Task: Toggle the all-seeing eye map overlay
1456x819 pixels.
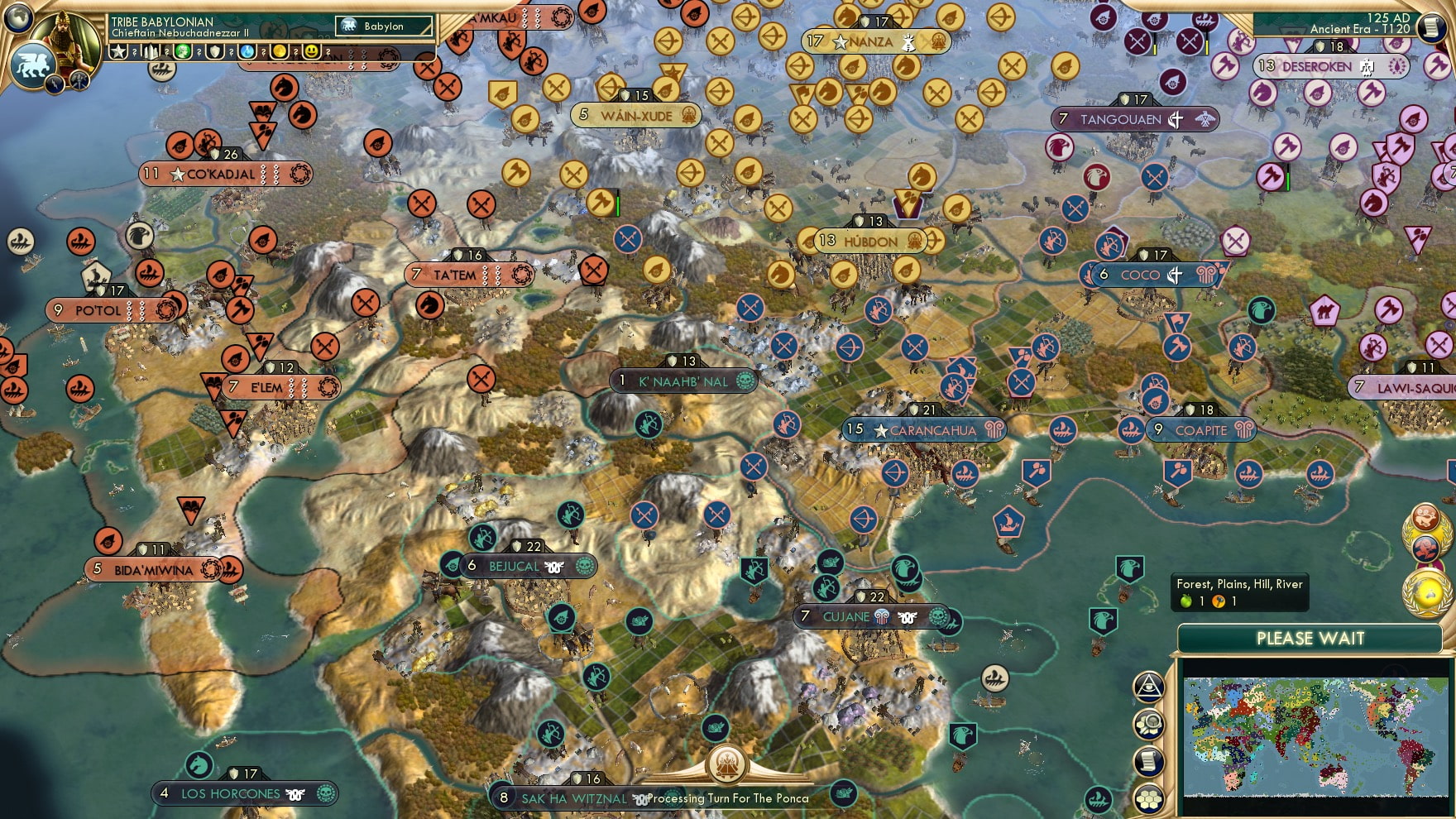Action: [x=1149, y=687]
